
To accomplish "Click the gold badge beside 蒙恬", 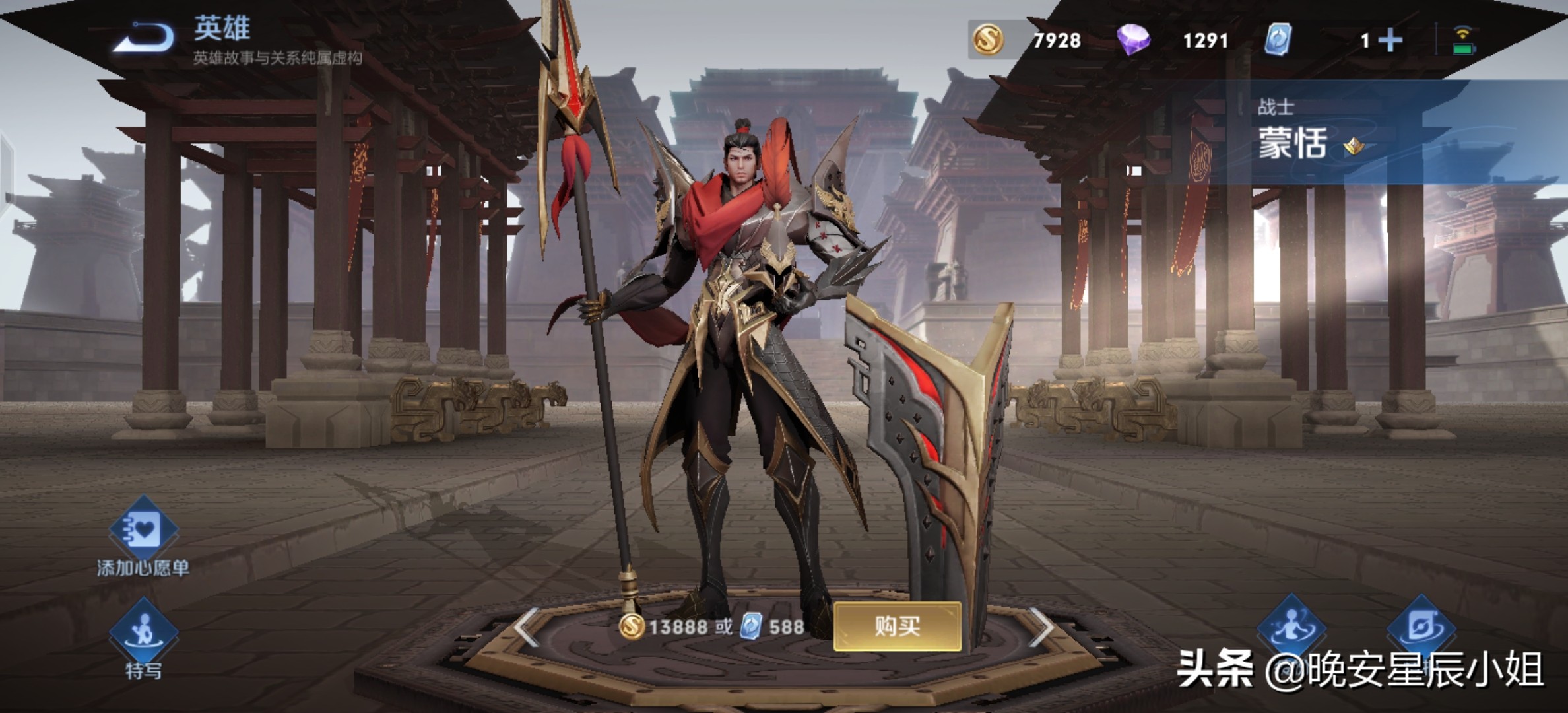I will [x=1354, y=146].
